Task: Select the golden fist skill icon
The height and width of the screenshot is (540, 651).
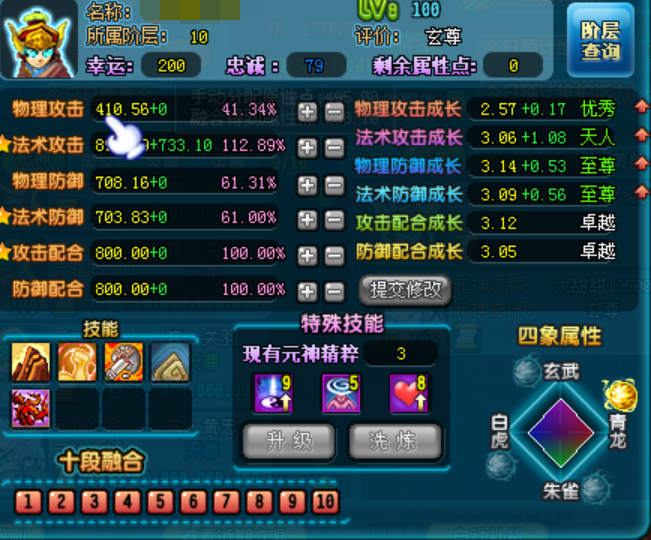Action: 77,362
